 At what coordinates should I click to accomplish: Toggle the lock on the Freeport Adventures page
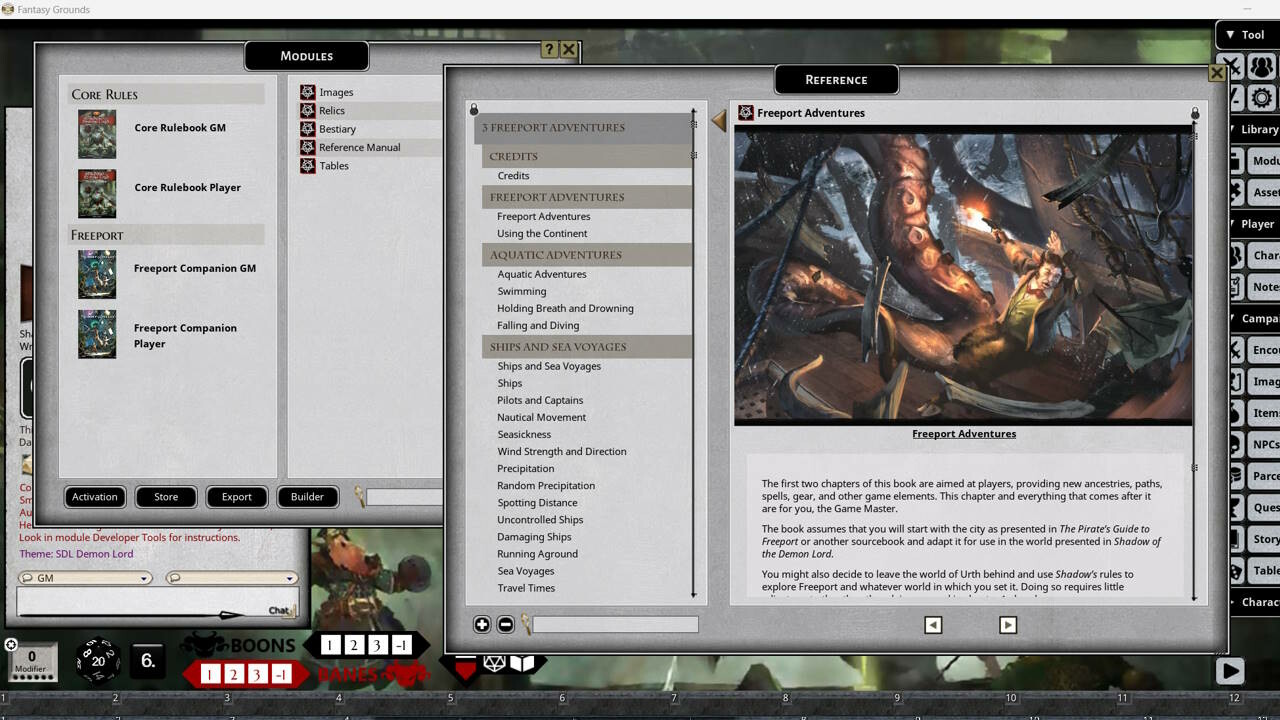1193,113
